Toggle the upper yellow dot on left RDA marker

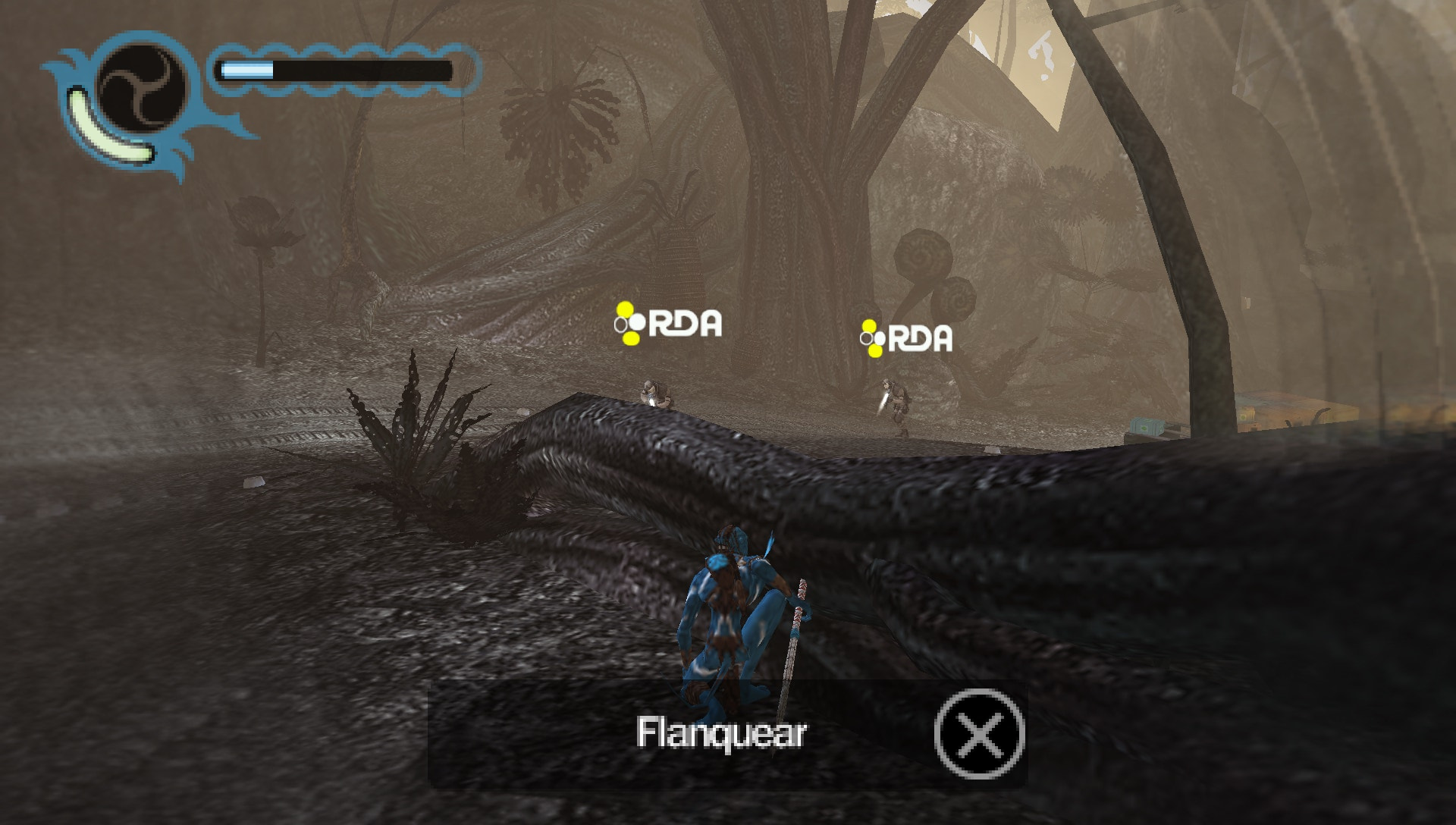pos(626,309)
